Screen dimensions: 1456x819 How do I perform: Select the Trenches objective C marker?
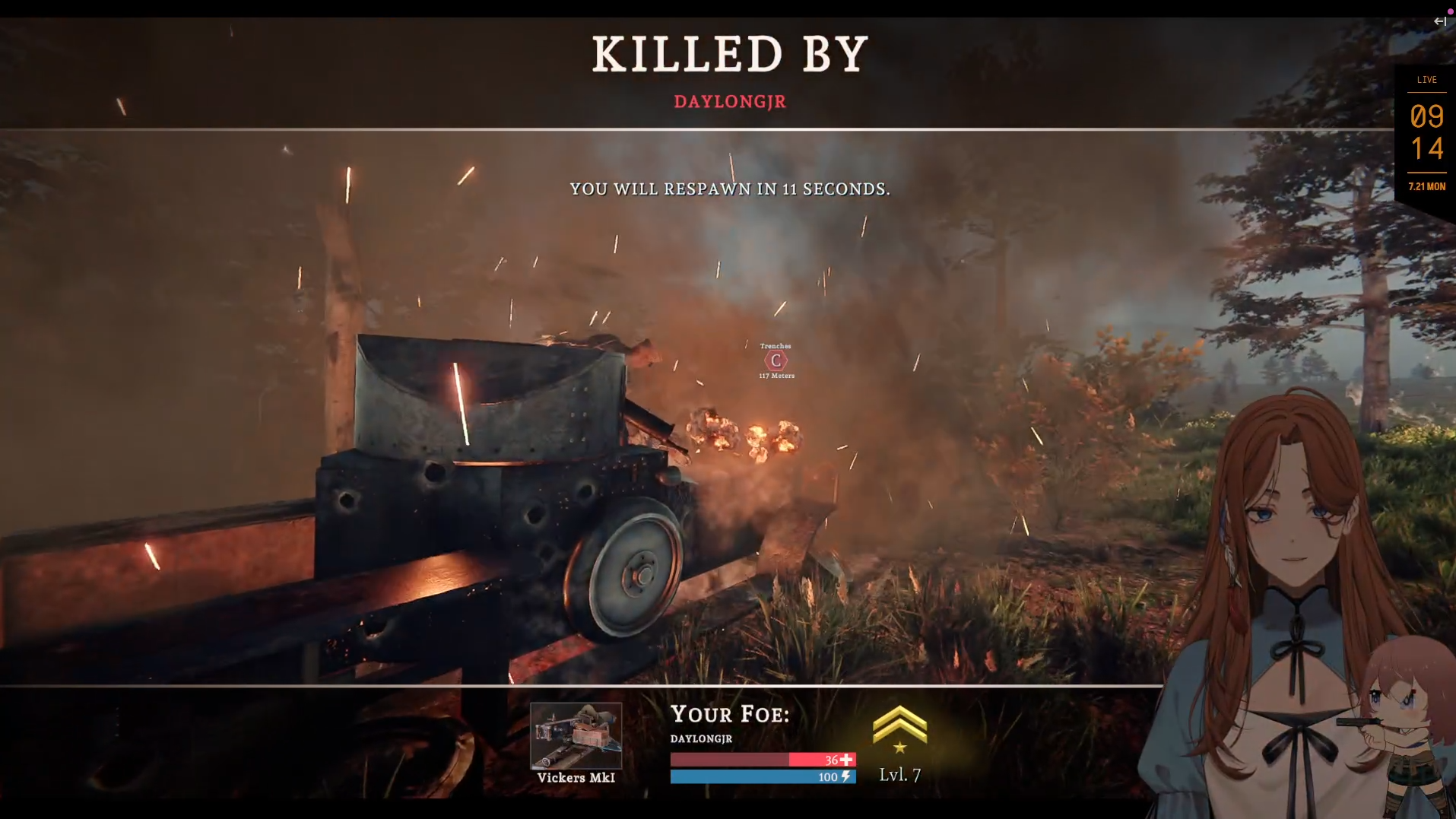776,360
